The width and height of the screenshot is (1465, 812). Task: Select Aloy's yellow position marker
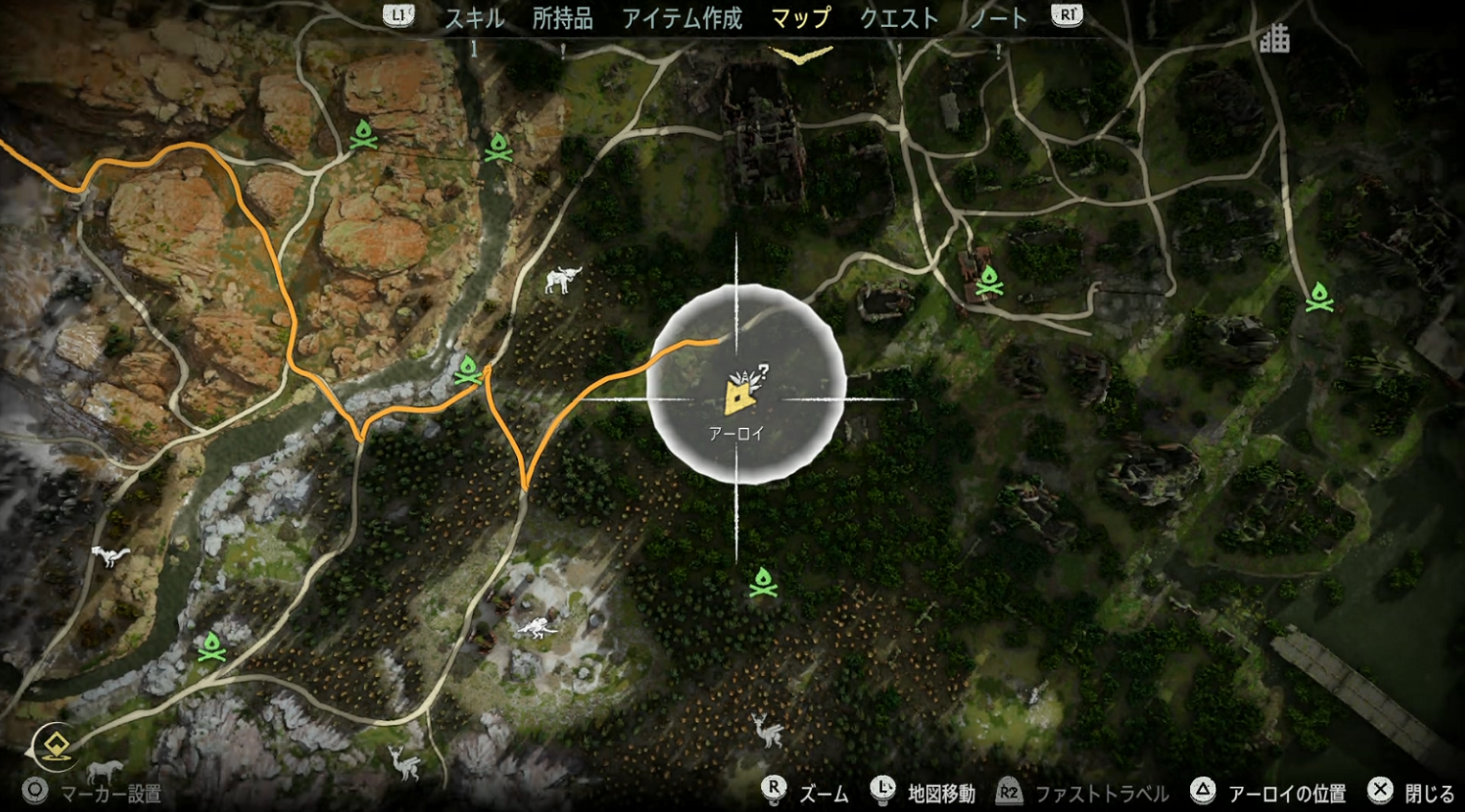click(x=738, y=394)
